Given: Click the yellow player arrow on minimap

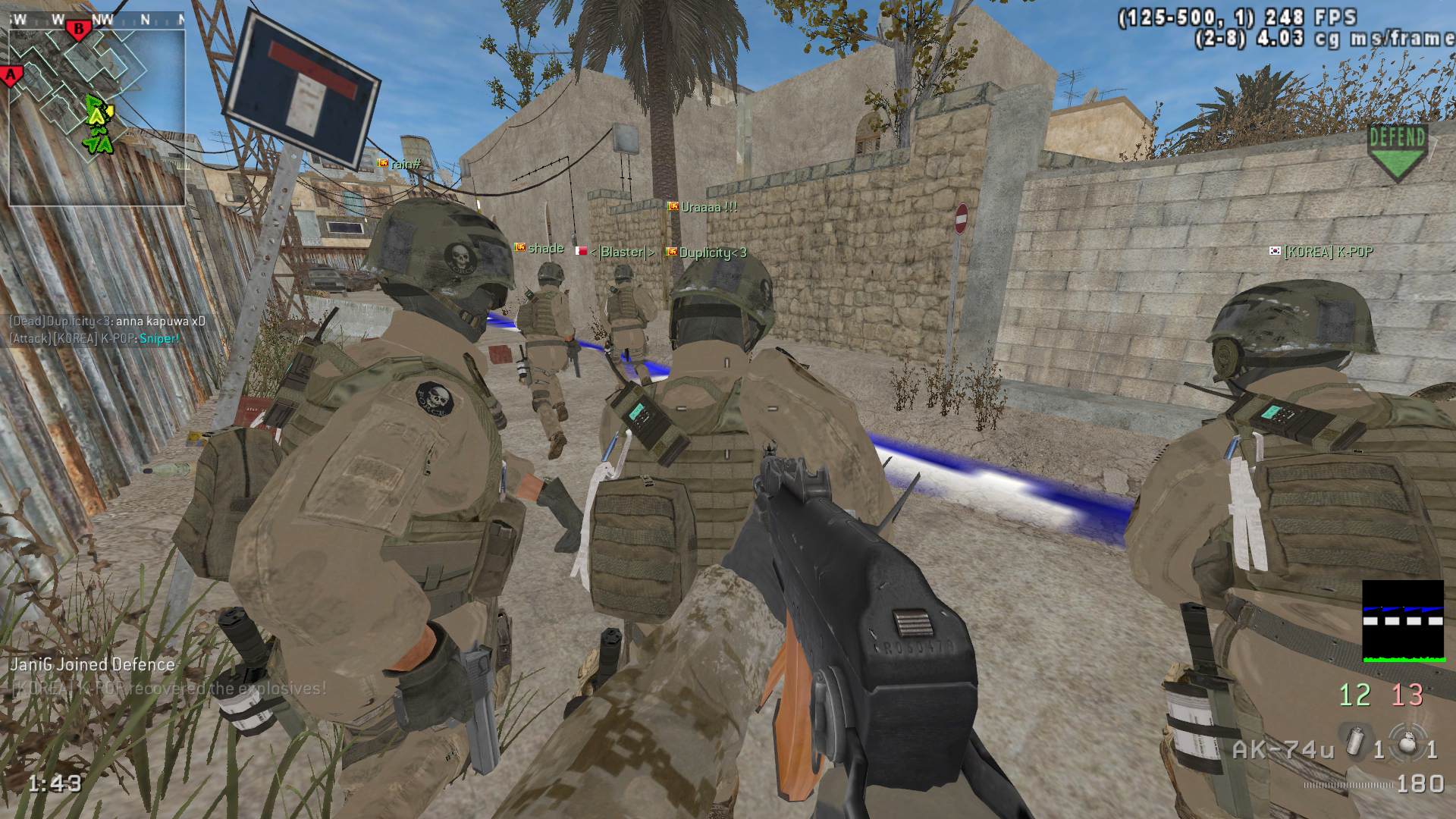Looking at the screenshot, I should coord(97,115).
